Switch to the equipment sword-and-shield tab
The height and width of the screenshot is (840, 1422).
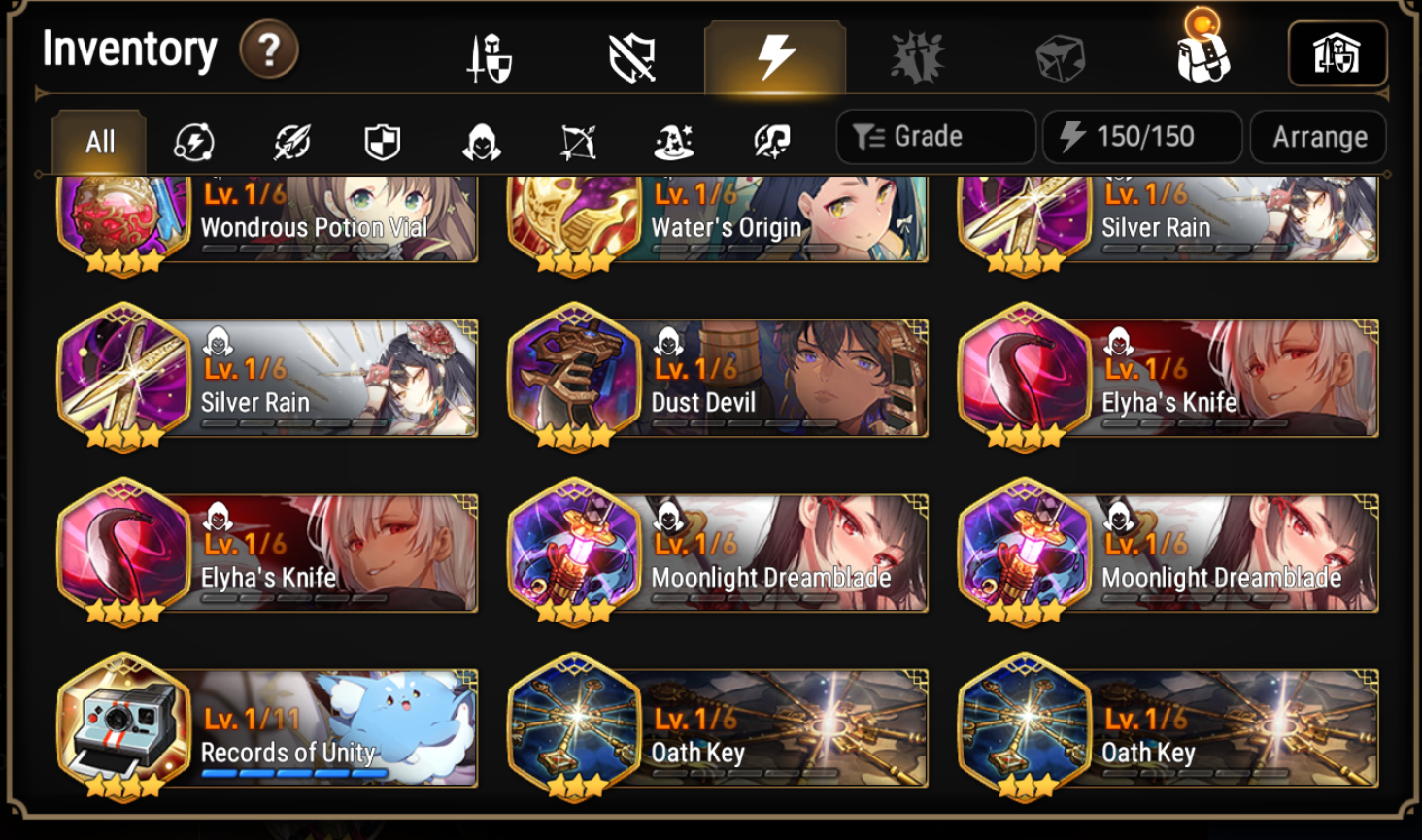[491, 53]
